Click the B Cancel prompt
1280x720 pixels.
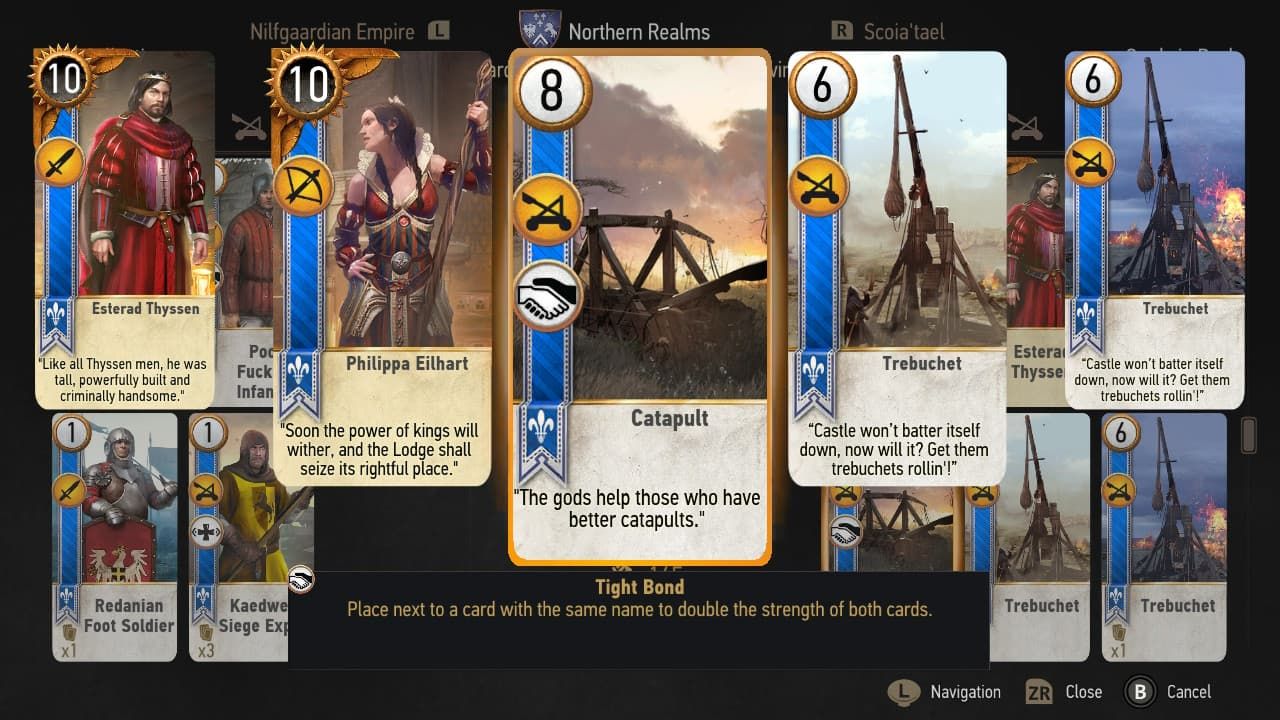pos(1167,691)
